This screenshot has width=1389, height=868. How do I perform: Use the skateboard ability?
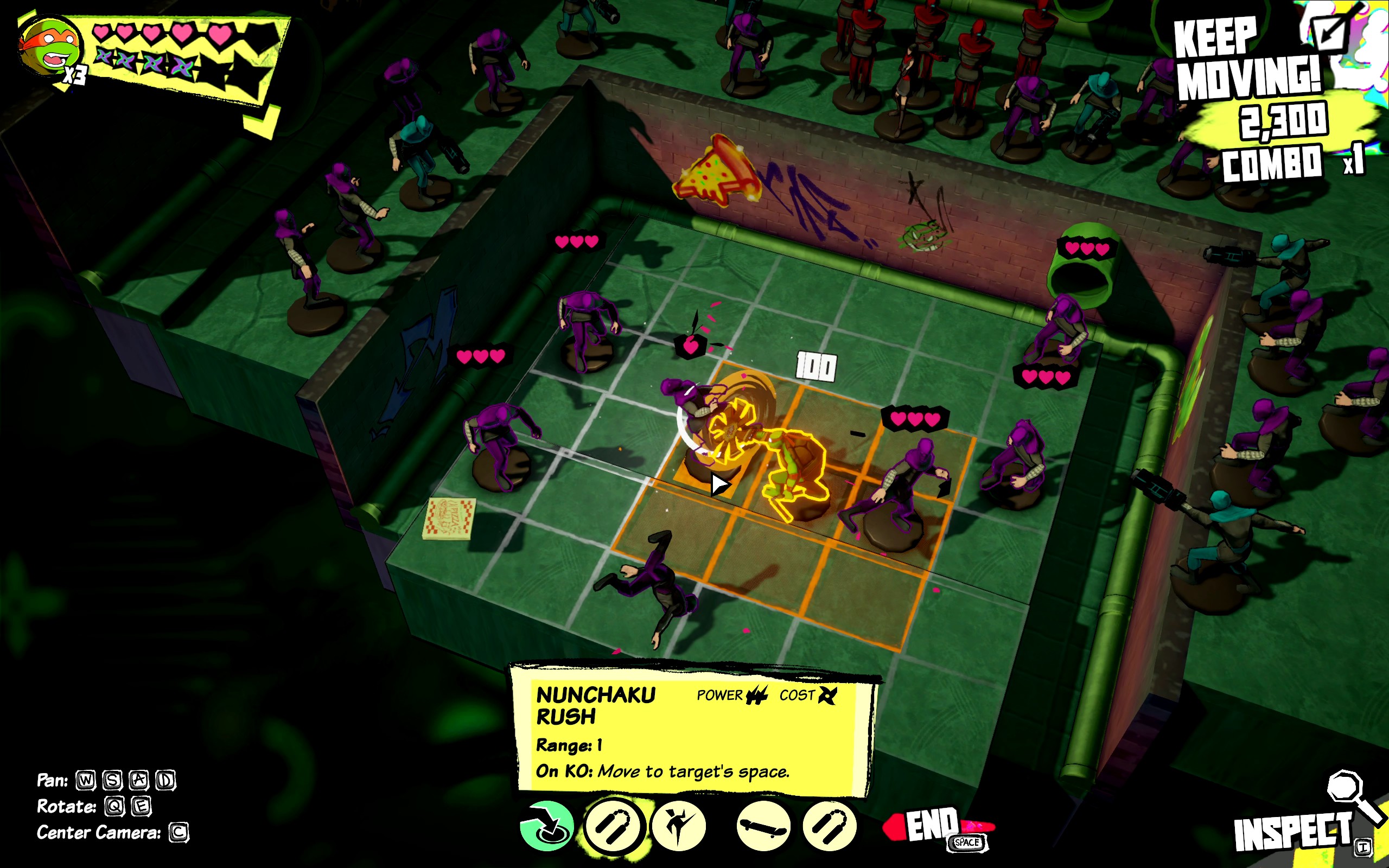[763, 827]
